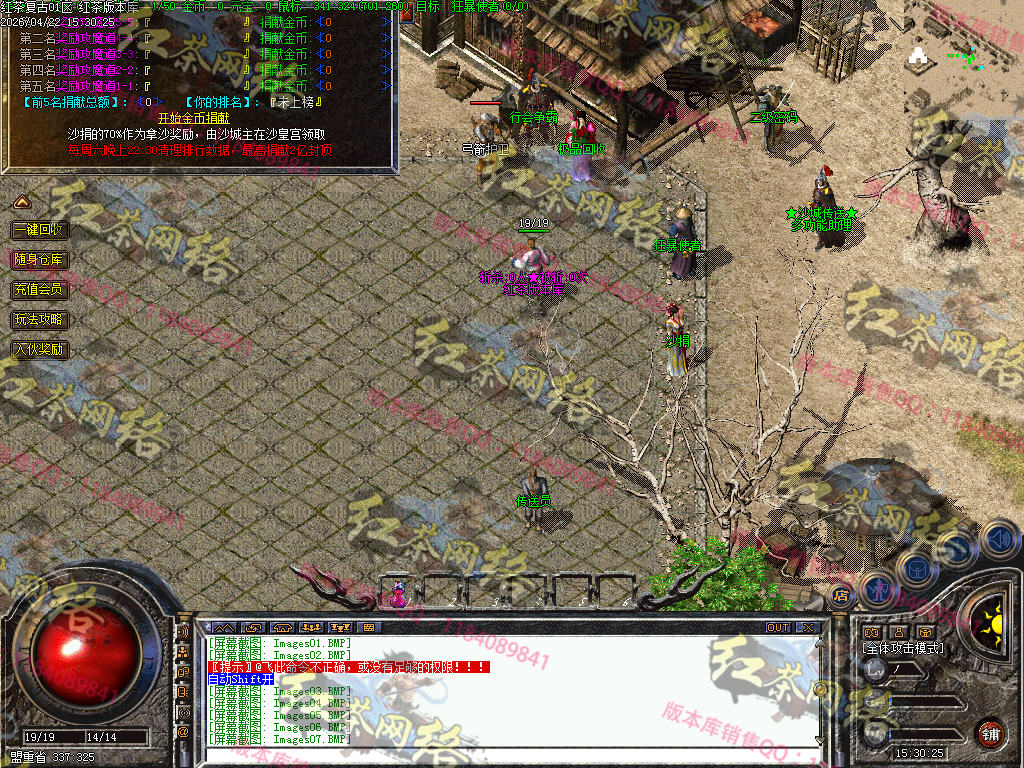Switch the 全体攻击模式 attack mode
The image size is (1024, 768).
[903, 648]
